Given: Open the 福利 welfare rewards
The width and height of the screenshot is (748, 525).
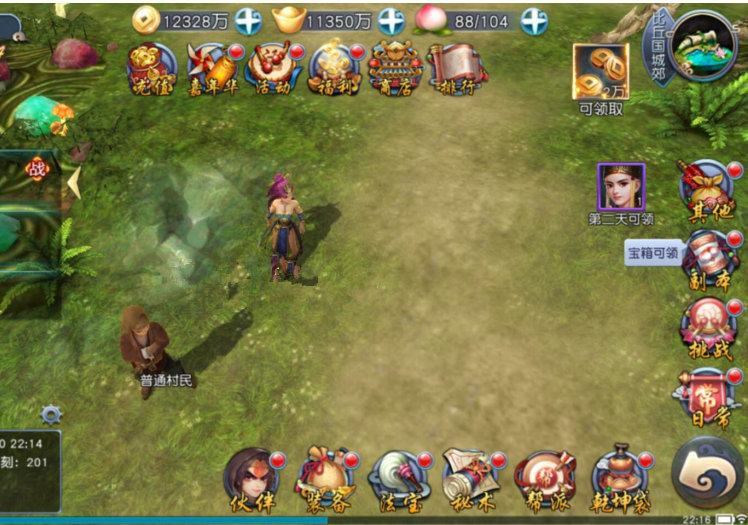Looking at the screenshot, I should [334, 68].
